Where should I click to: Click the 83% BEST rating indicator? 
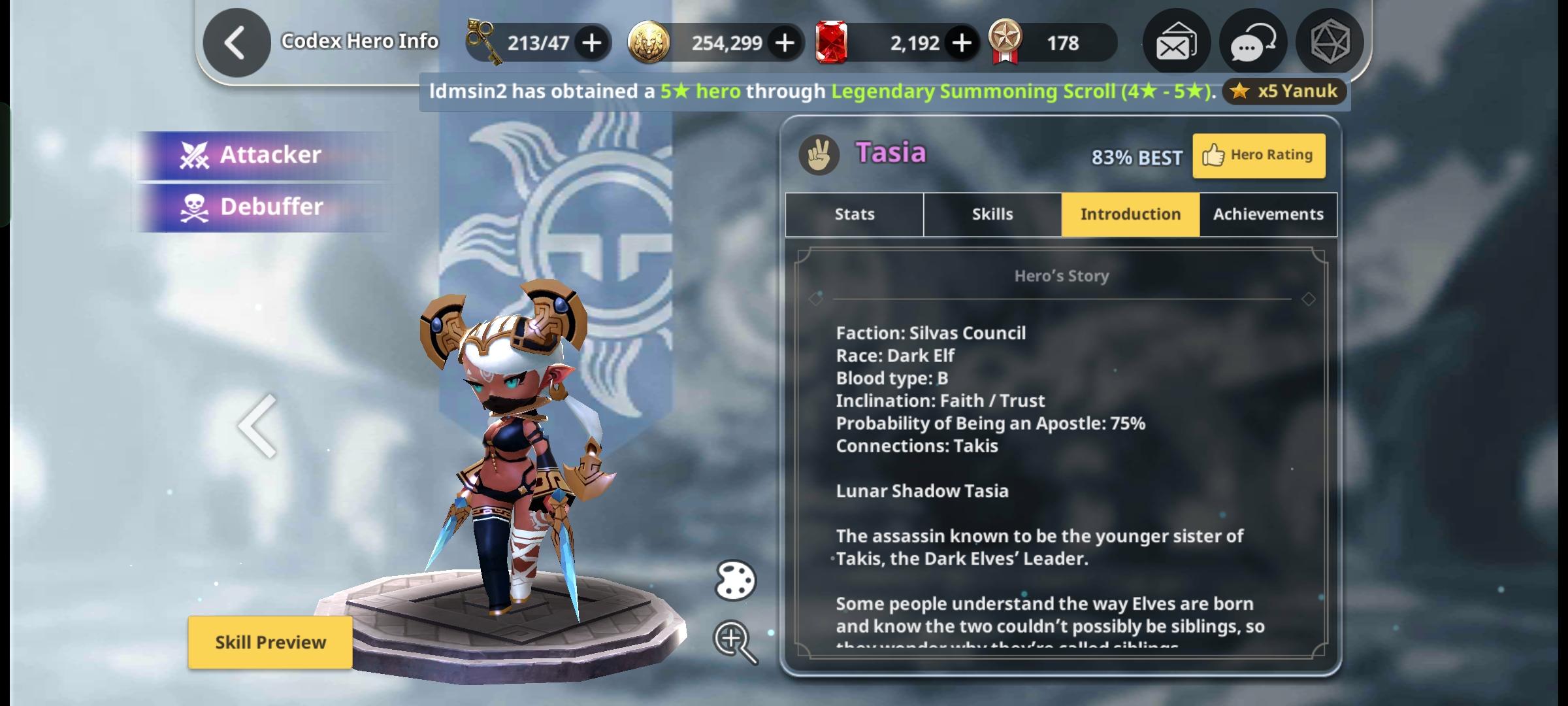1137,157
